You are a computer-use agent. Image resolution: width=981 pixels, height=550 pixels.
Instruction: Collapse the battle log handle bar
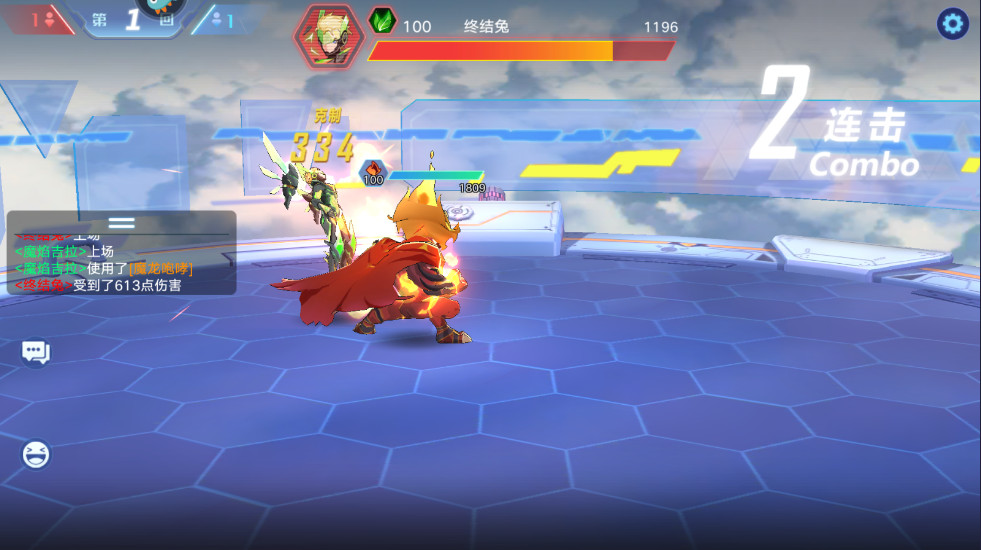coord(121,222)
